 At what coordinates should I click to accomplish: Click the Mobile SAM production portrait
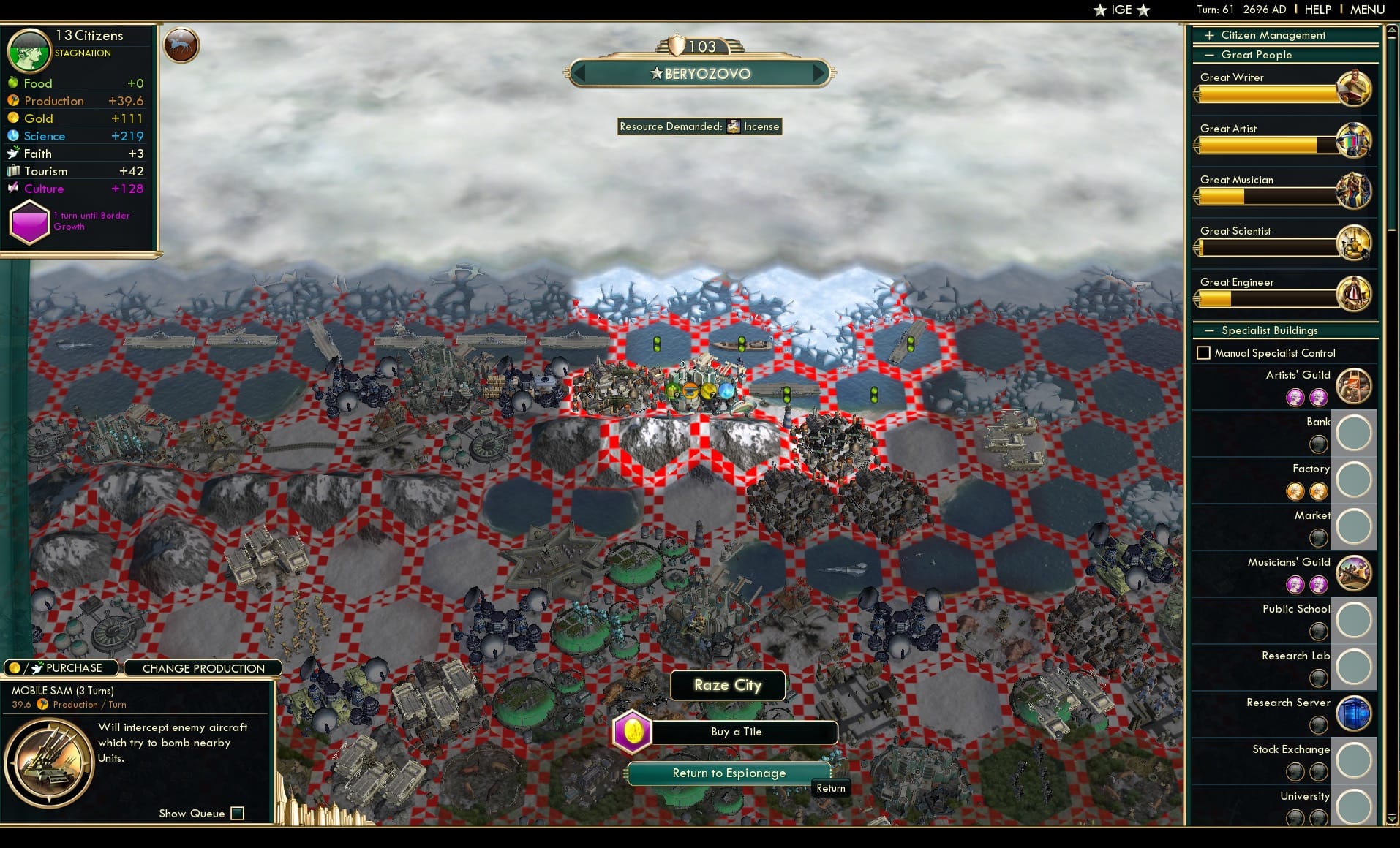50,762
